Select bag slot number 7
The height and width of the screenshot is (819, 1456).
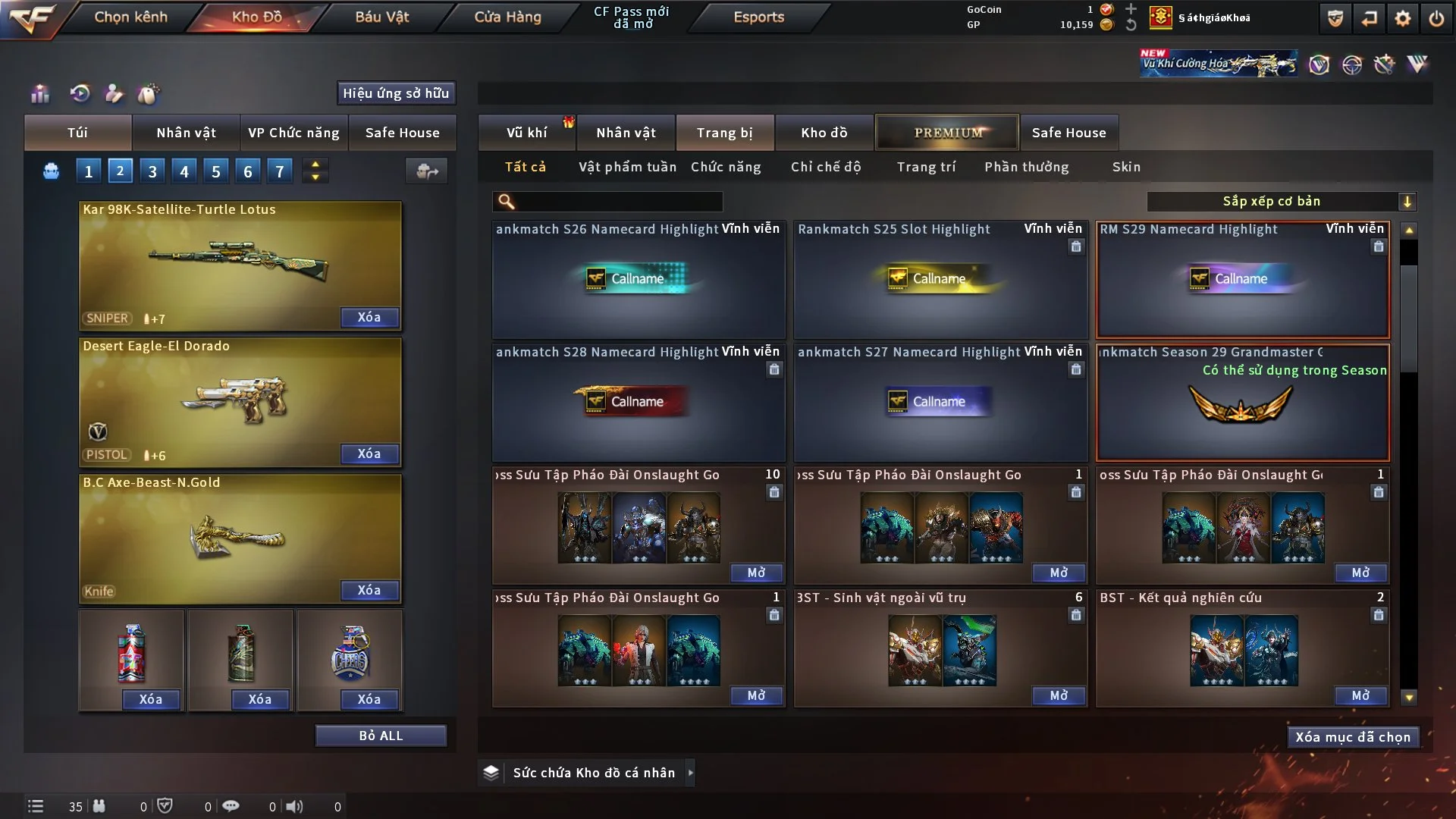pyautogui.click(x=280, y=171)
